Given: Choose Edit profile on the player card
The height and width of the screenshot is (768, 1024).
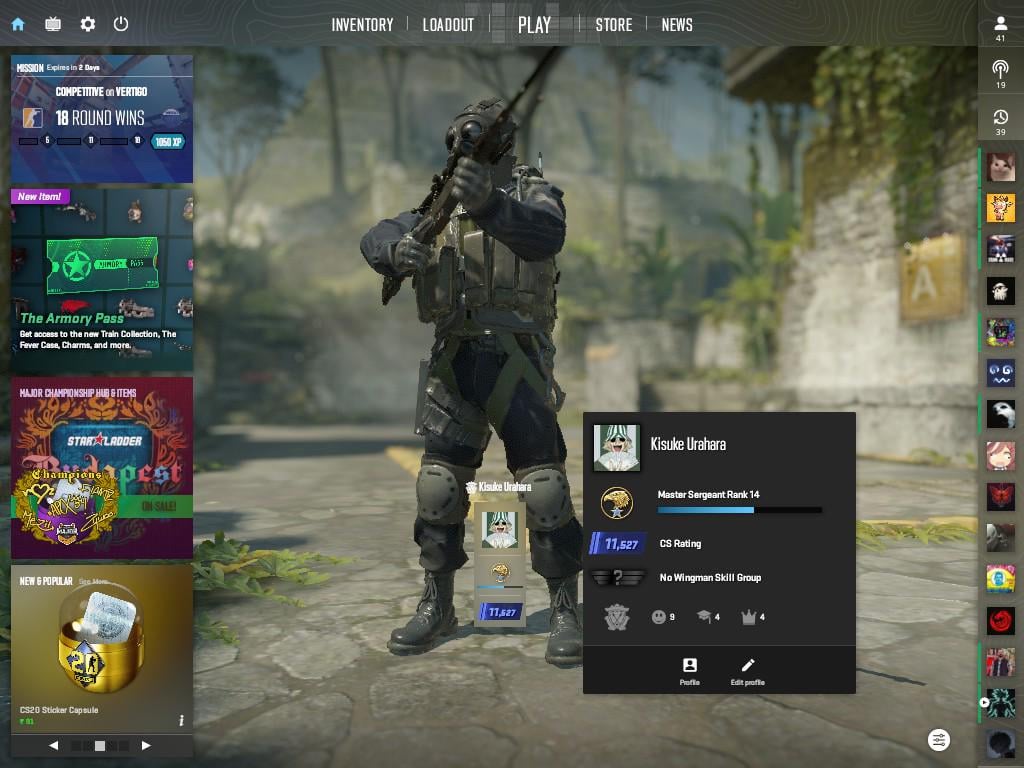Looking at the screenshot, I should (x=747, y=671).
